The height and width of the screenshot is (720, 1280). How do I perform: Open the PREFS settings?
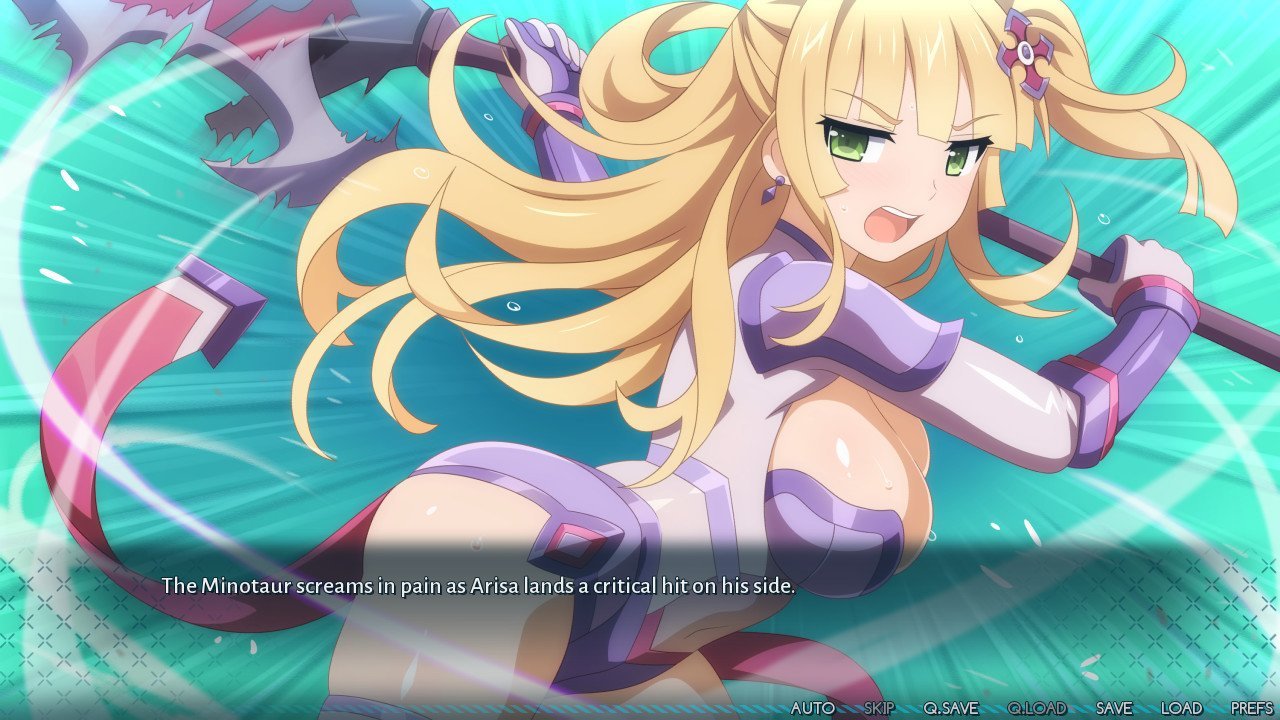1252,708
